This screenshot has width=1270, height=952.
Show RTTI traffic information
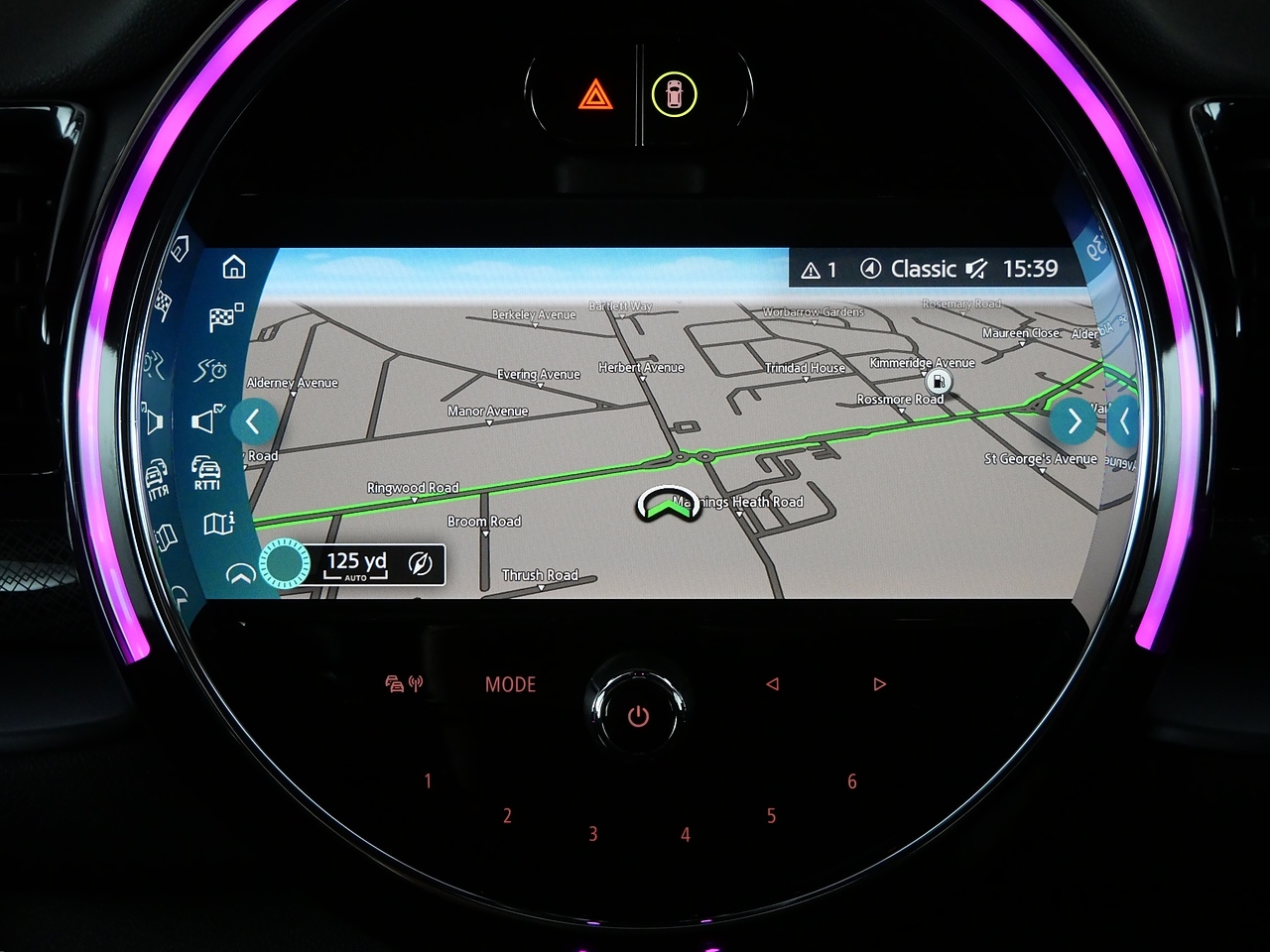(x=206, y=472)
